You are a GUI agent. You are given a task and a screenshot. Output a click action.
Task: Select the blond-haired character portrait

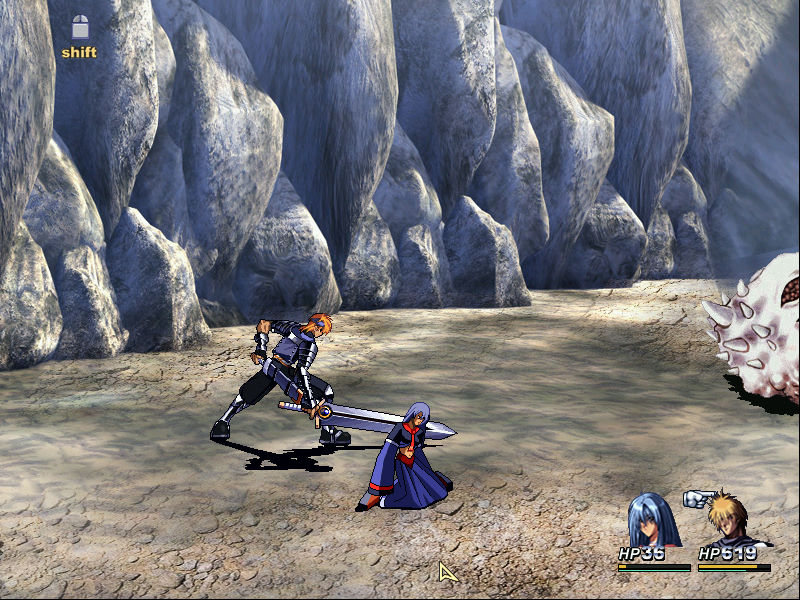coord(729,519)
